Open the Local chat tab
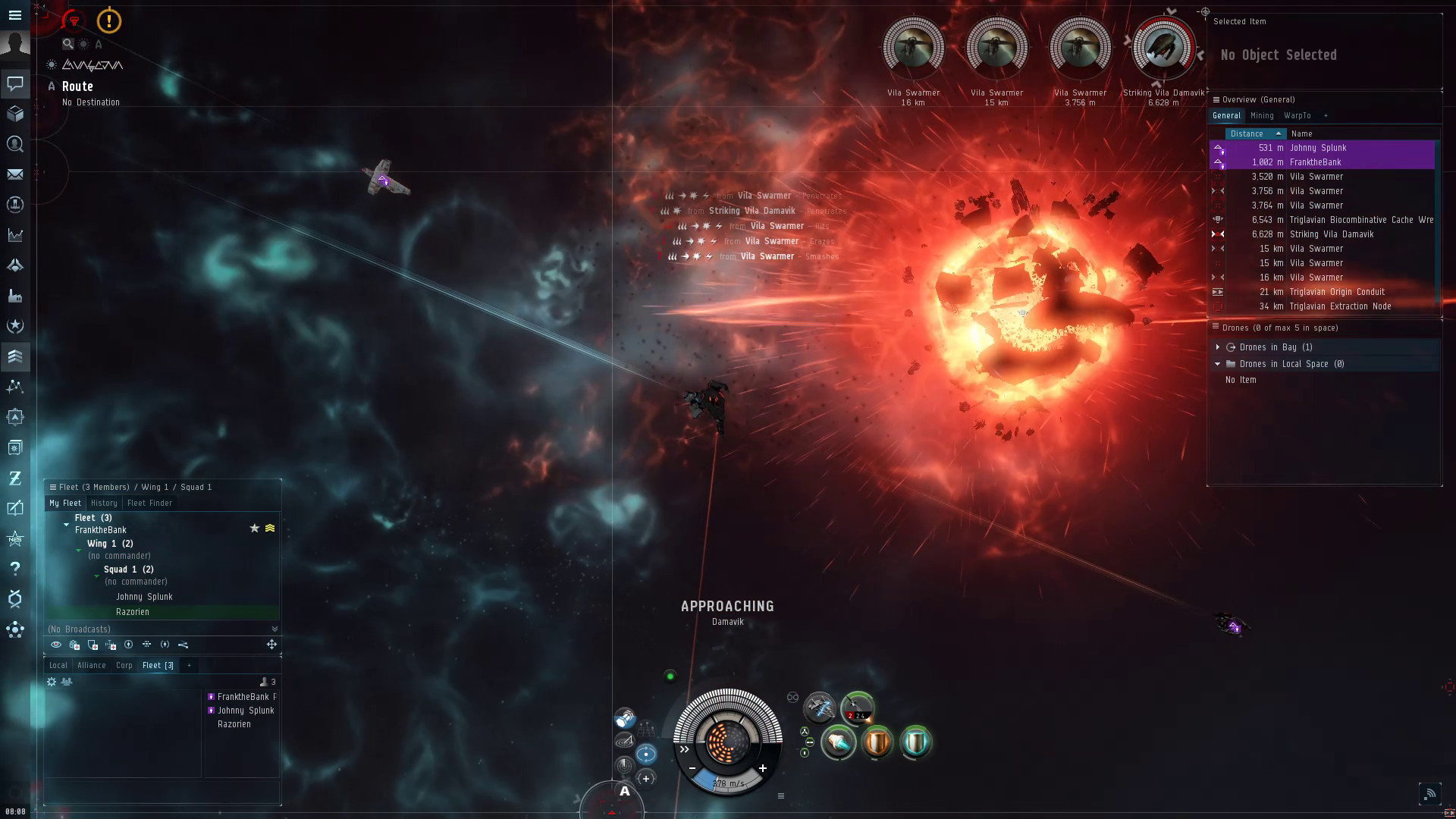This screenshot has height=819, width=1456. click(58, 665)
